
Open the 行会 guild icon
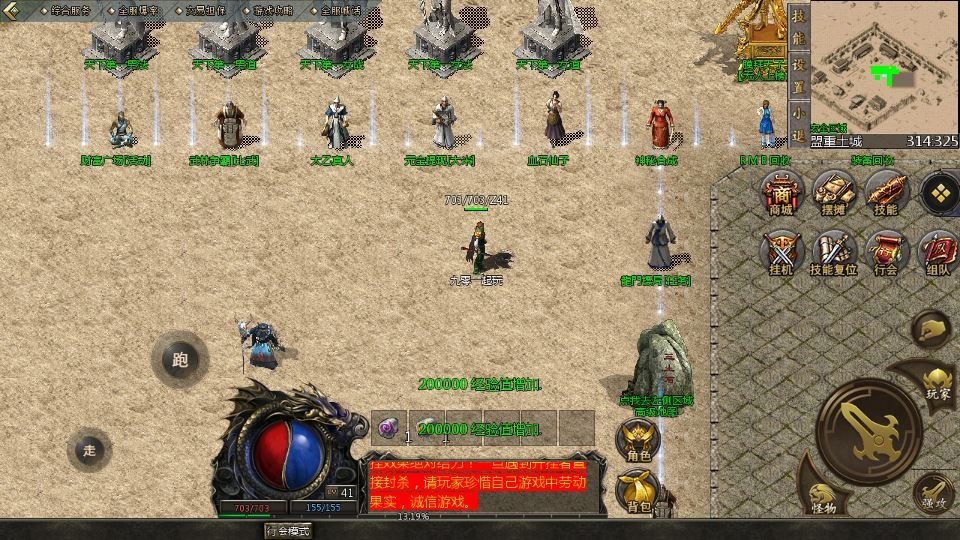[x=885, y=252]
